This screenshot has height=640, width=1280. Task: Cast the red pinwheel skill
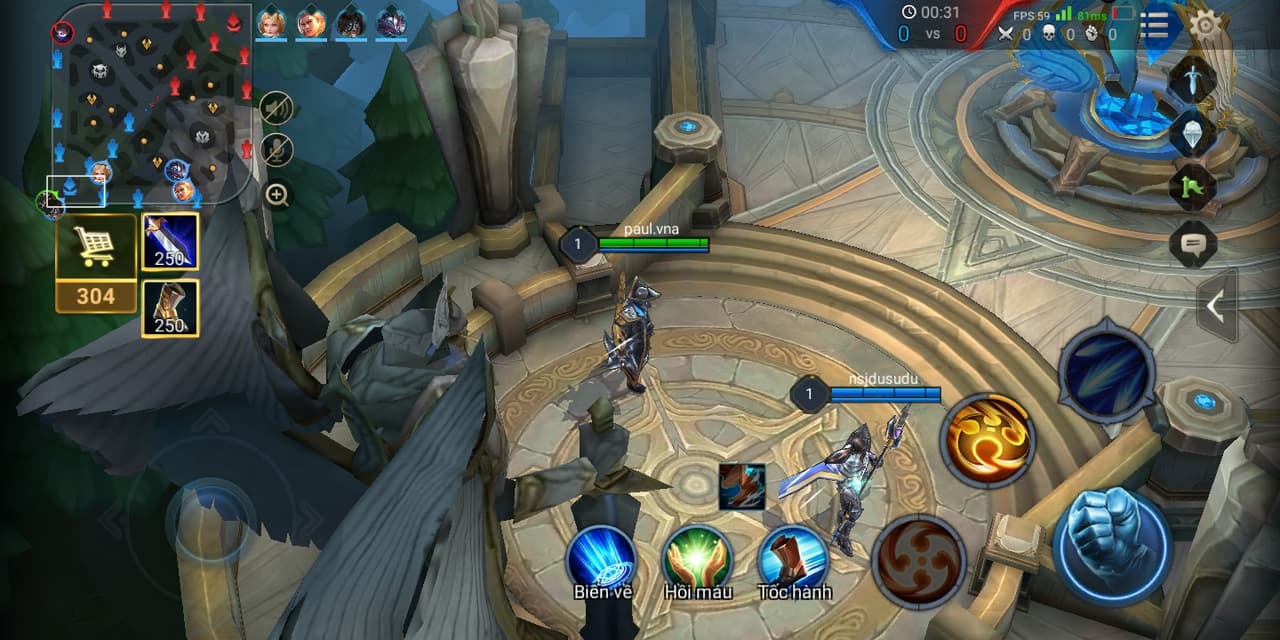pyautogui.click(x=918, y=562)
